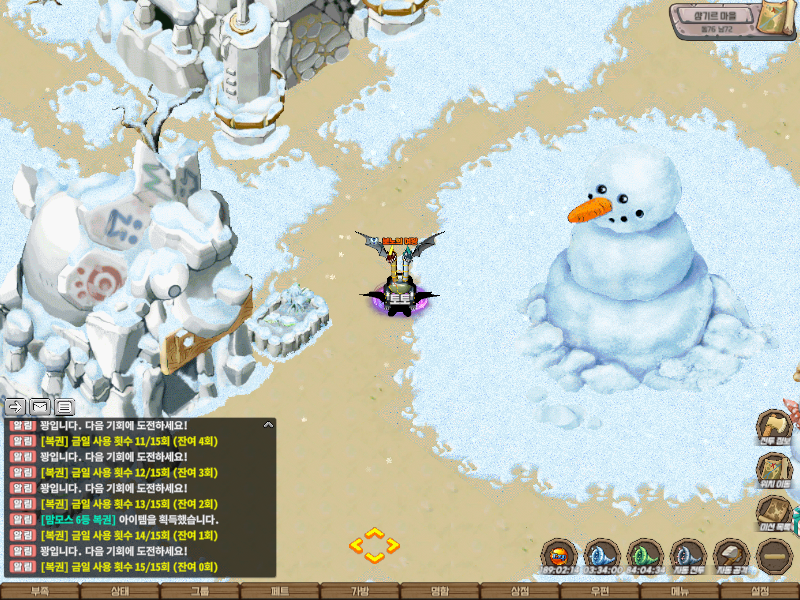Screen dimensions: 800x600
Task: Open the 그룹 (Group) menu
Action: tap(200, 591)
